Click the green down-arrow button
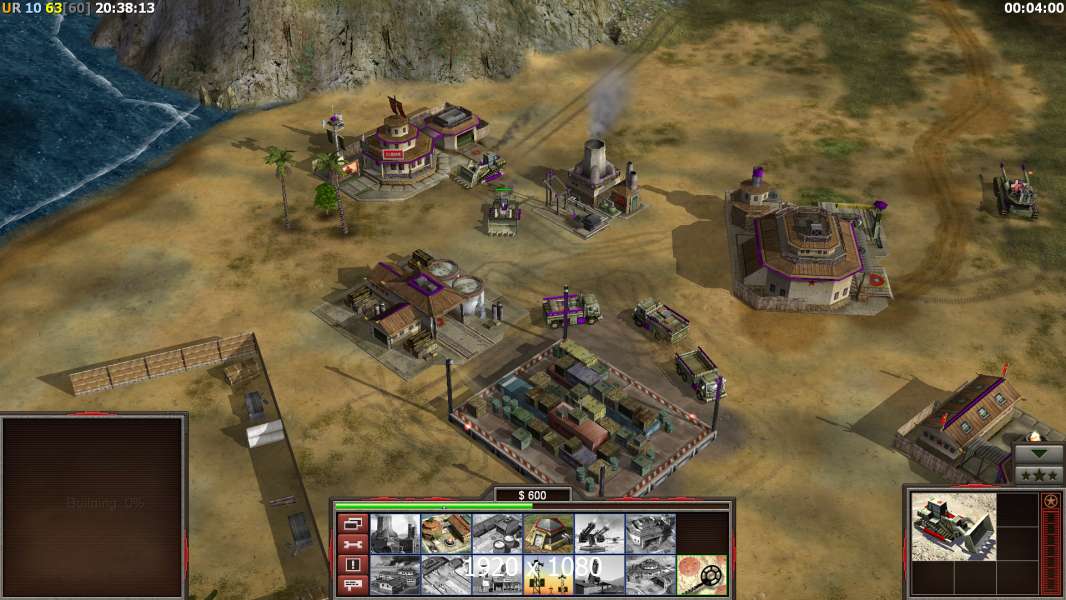This screenshot has height=600, width=1066. pos(1039,453)
